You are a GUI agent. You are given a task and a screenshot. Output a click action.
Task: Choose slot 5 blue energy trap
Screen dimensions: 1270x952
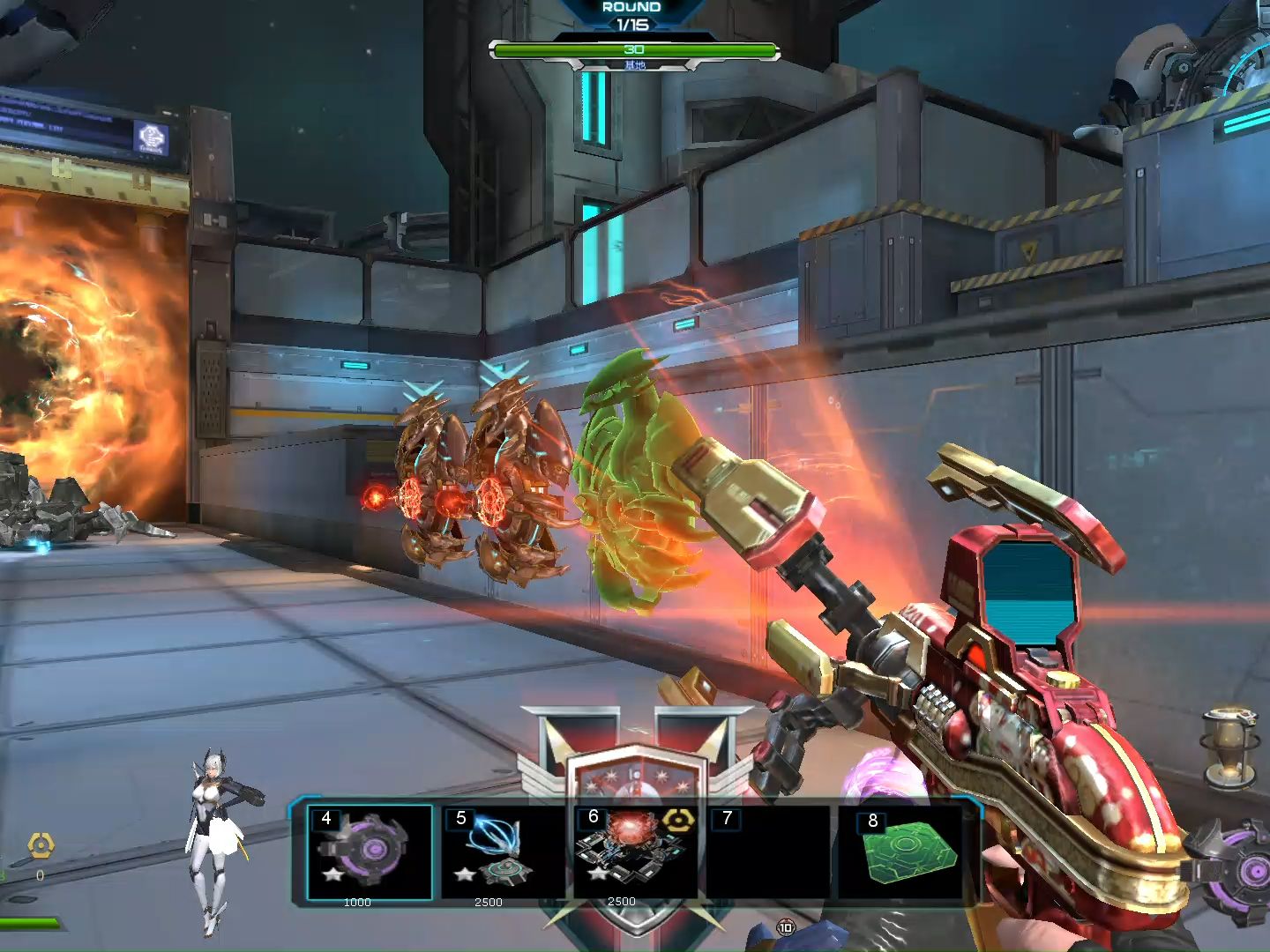pyautogui.click(x=500, y=852)
